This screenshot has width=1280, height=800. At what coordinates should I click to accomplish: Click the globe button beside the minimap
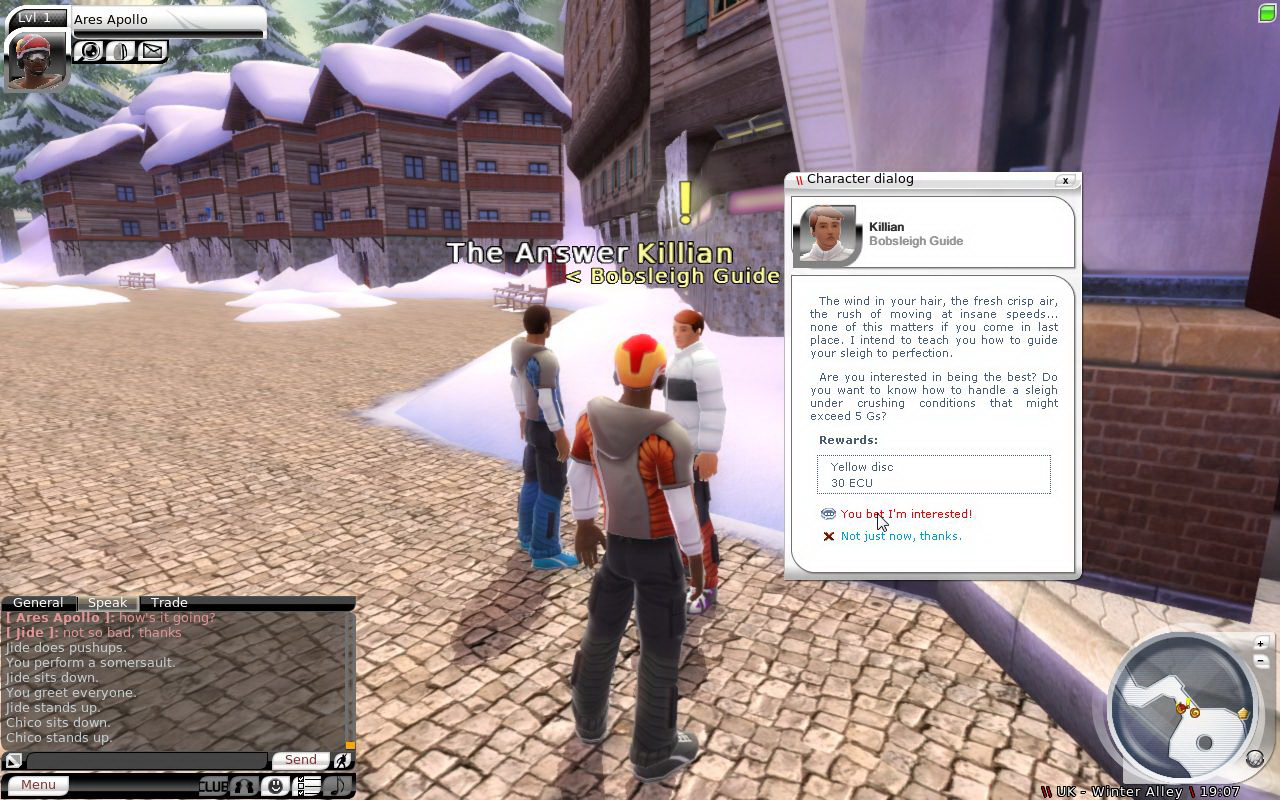point(1255,759)
